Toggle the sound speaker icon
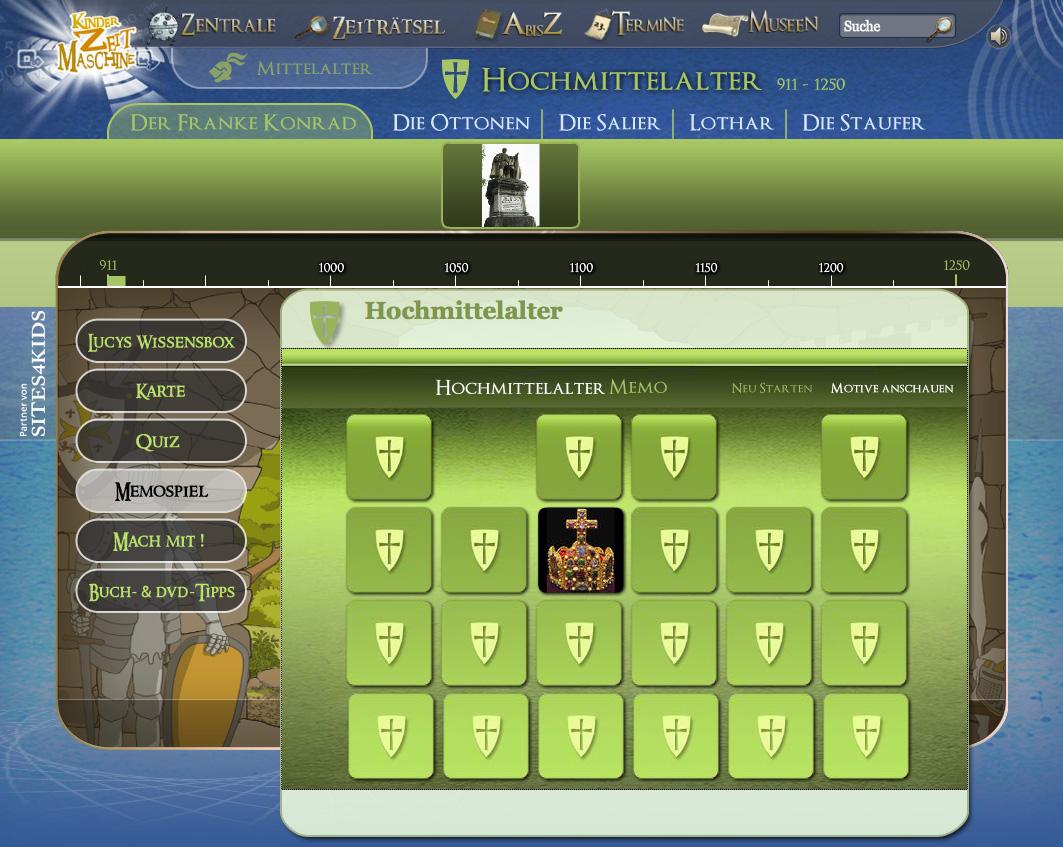This screenshot has width=1063, height=847. click(x=999, y=37)
